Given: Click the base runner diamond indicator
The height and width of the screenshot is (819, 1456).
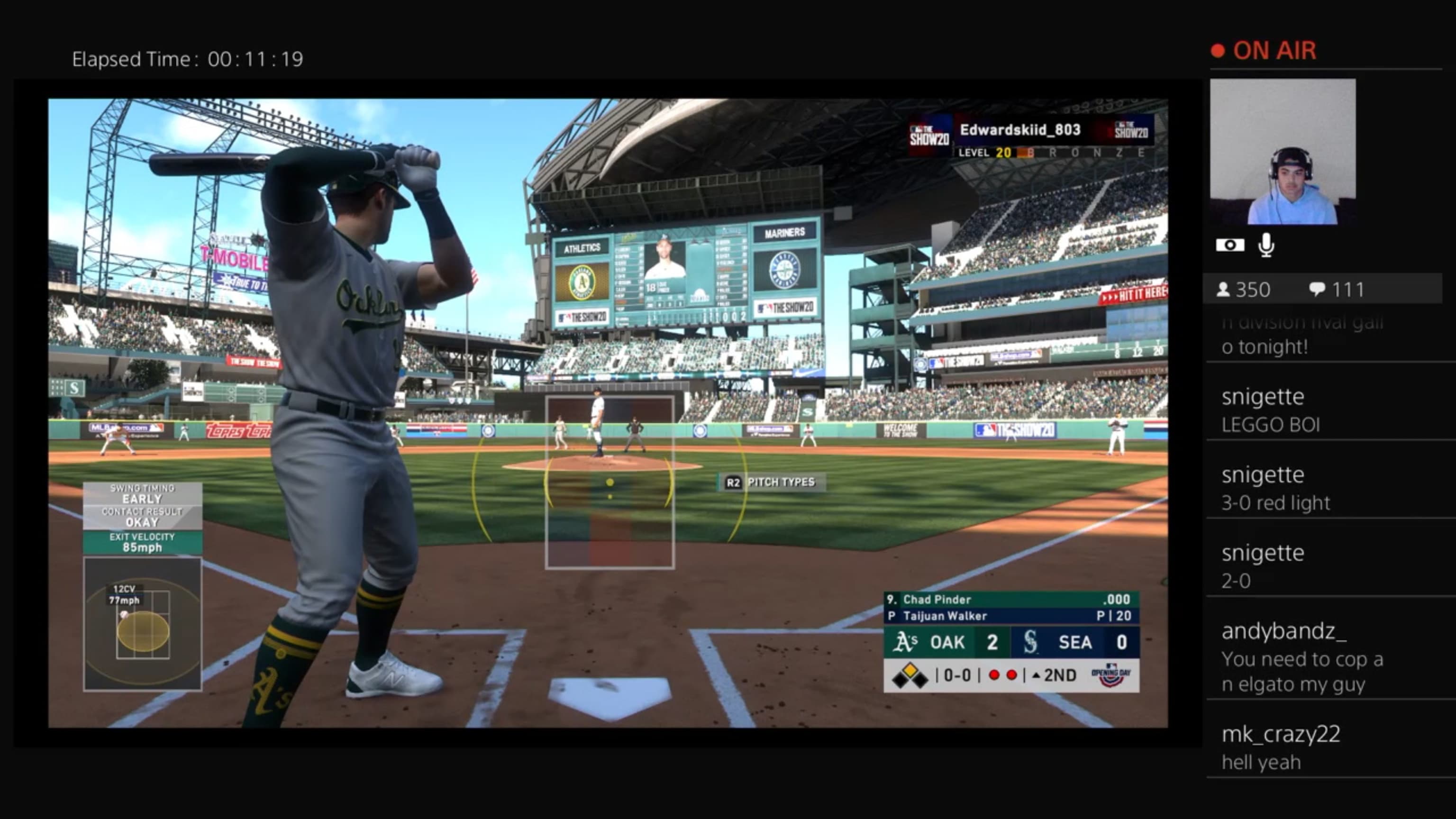Looking at the screenshot, I should click(909, 675).
